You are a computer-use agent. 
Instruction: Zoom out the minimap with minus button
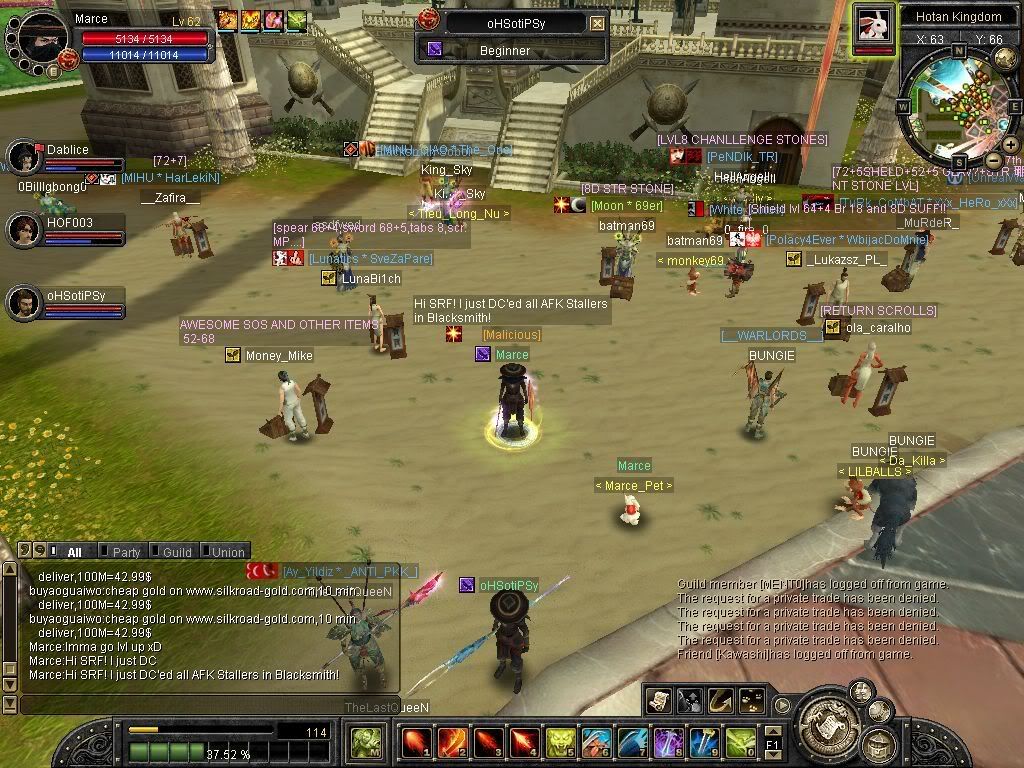click(993, 160)
